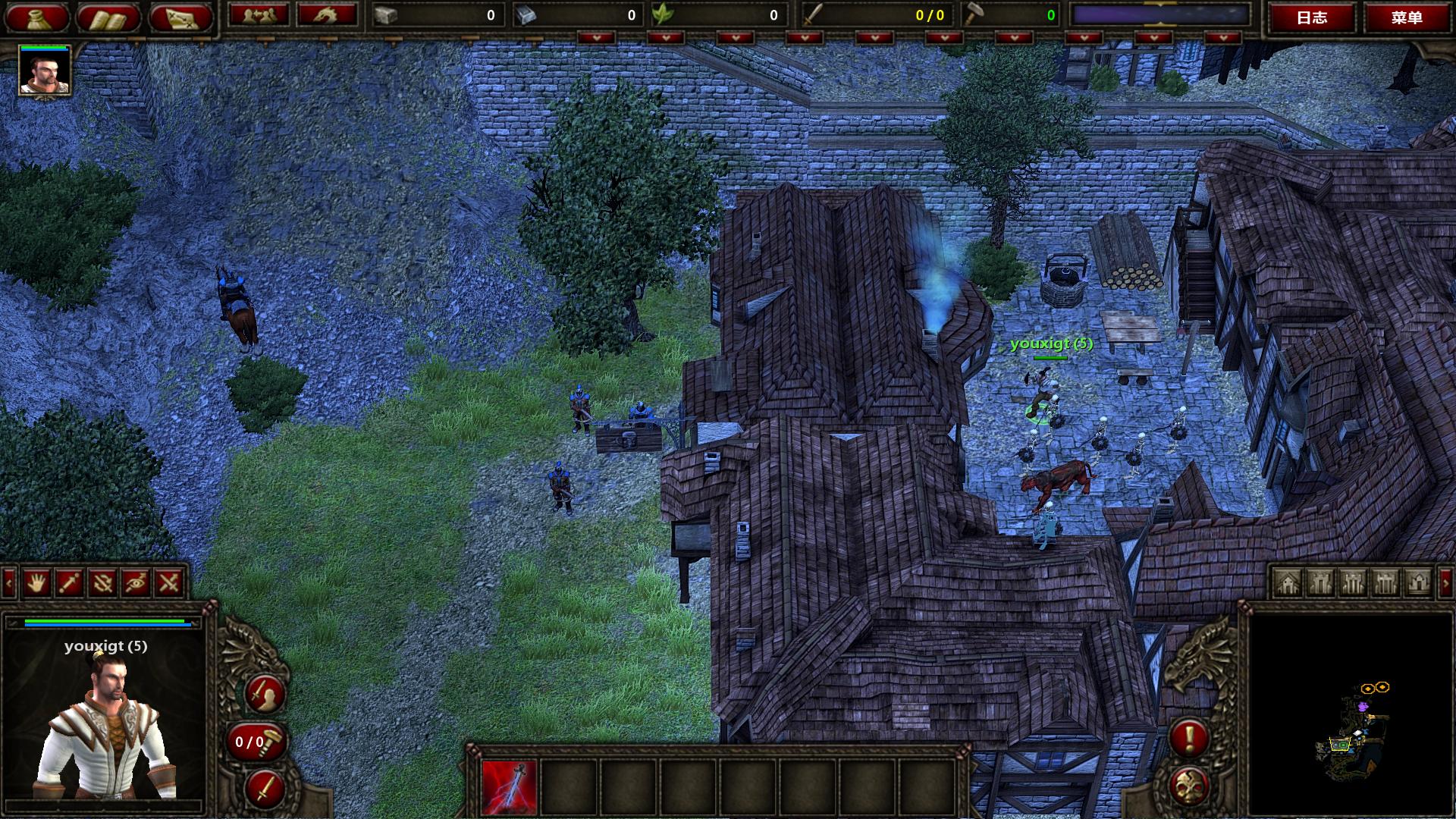Select the first house building icon
Viewport: 1456px width, 819px height.
1288,582
